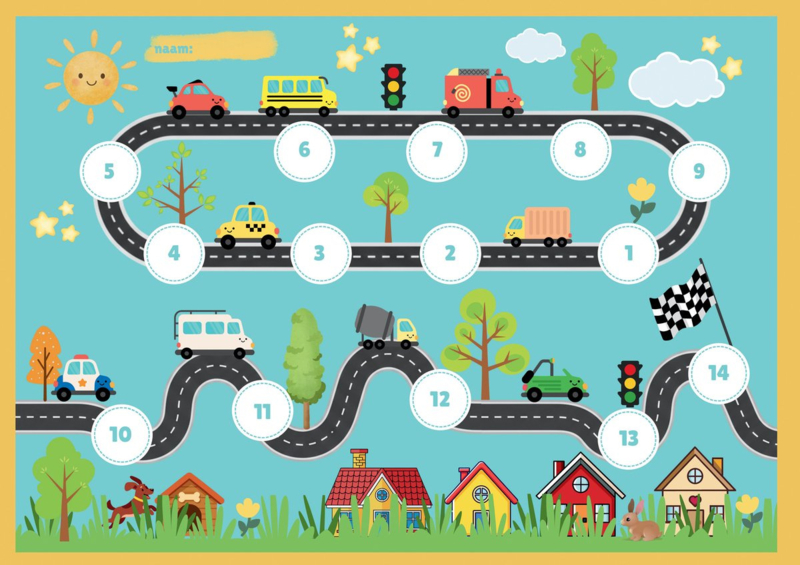Select the number 4 space
Viewport: 800px width, 565px height.
tap(174, 253)
